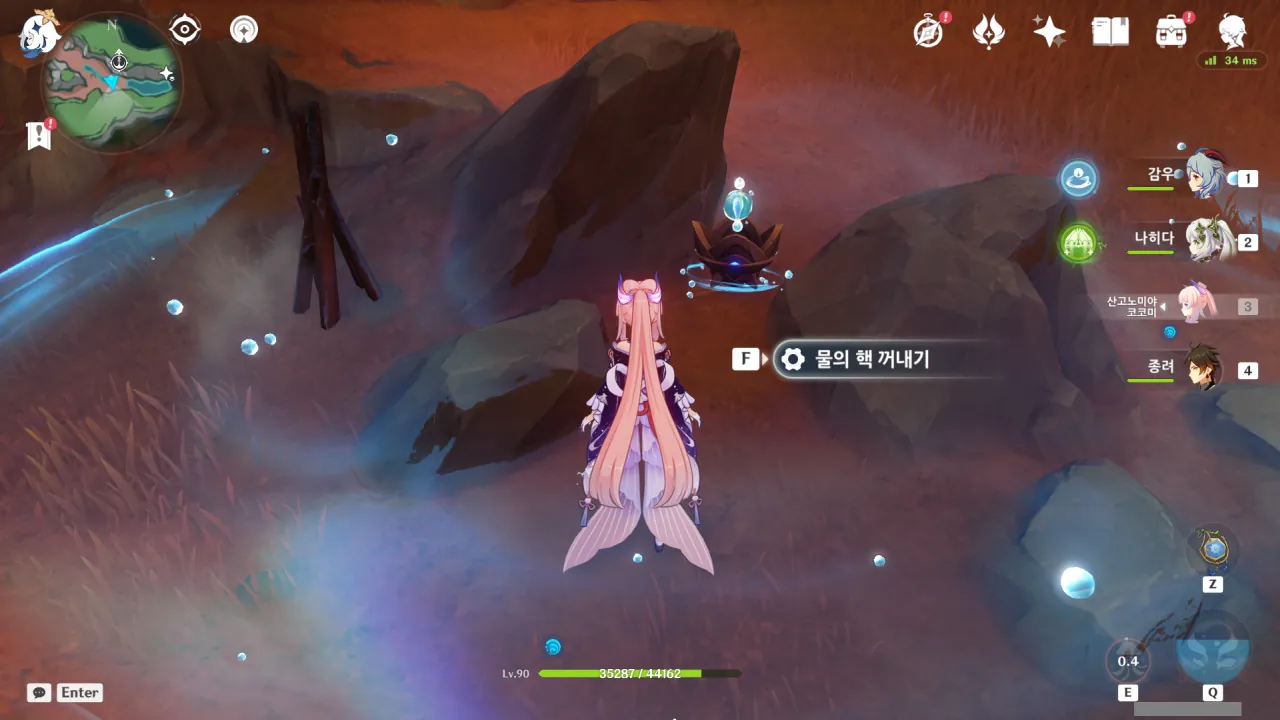The width and height of the screenshot is (1280, 720).
Task: Trigger 나히다's green elemental burst icon
Action: (x=1078, y=242)
